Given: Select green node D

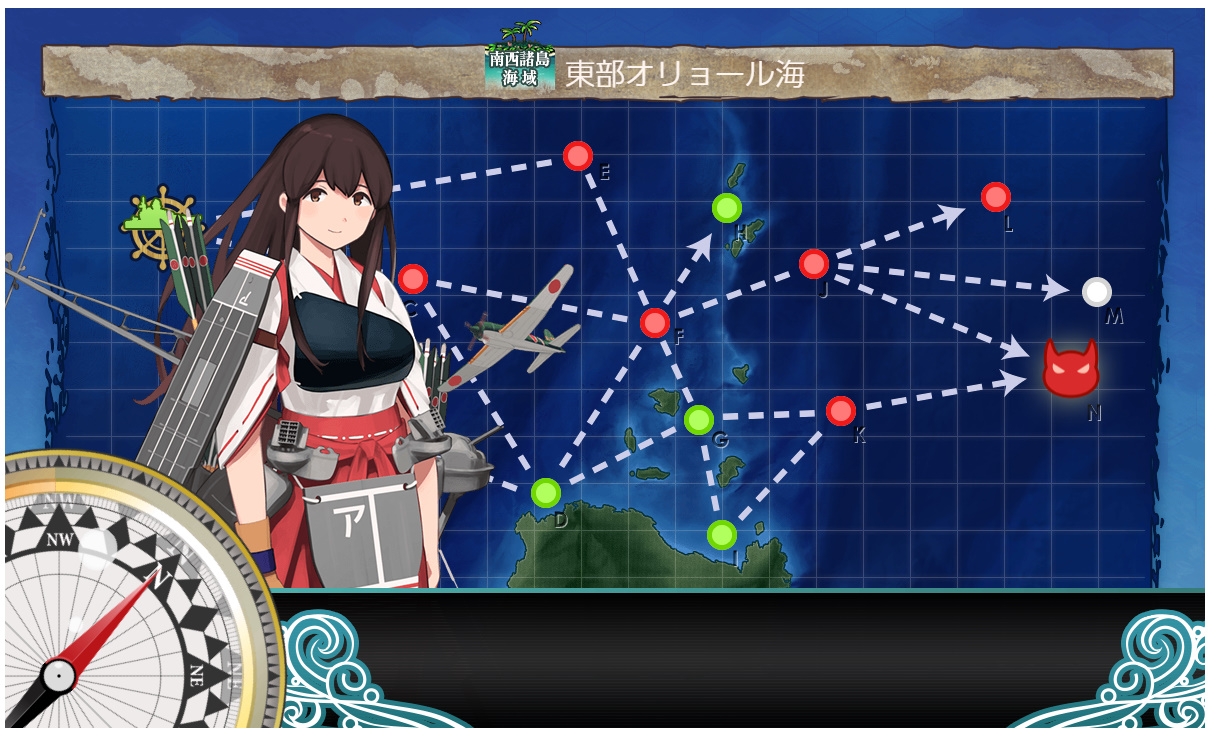Looking at the screenshot, I should [545, 492].
